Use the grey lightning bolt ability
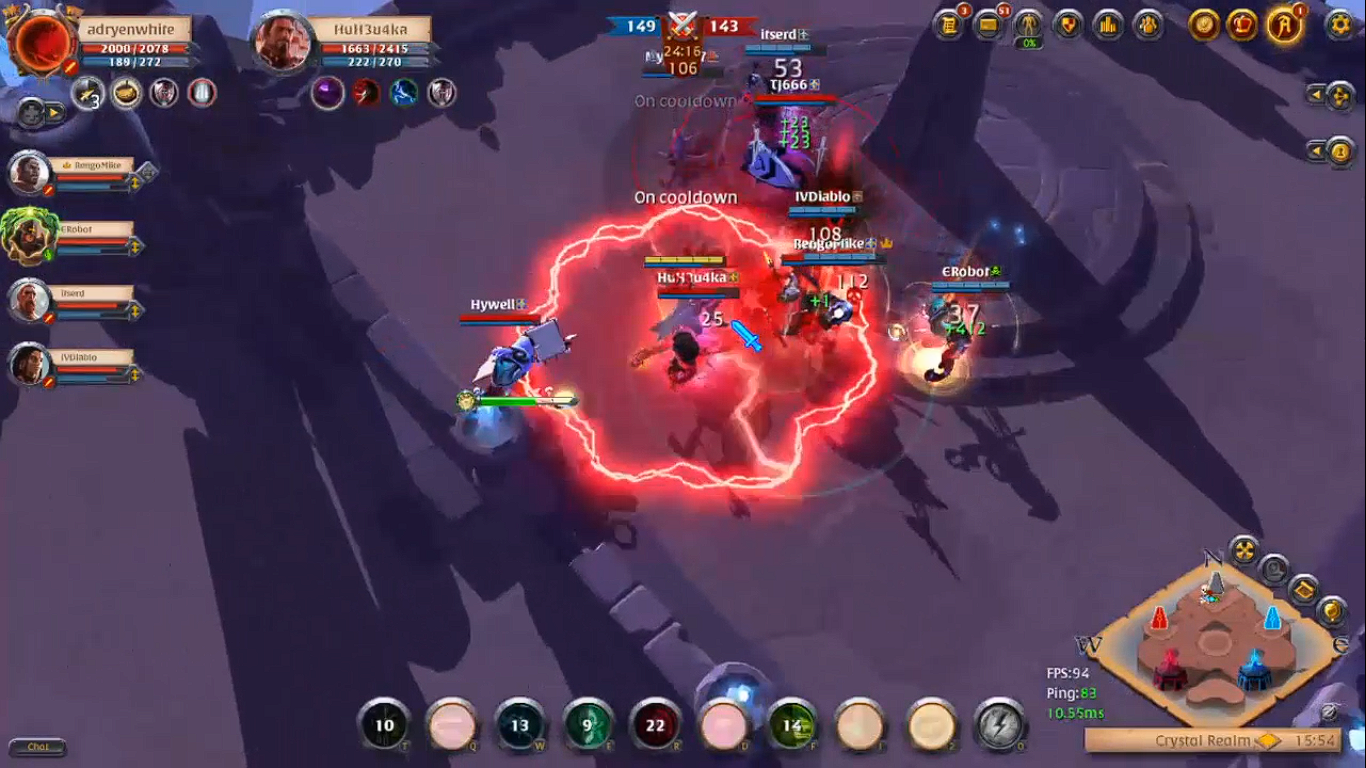This screenshot has height=768, width=1366. coord(997,725)
